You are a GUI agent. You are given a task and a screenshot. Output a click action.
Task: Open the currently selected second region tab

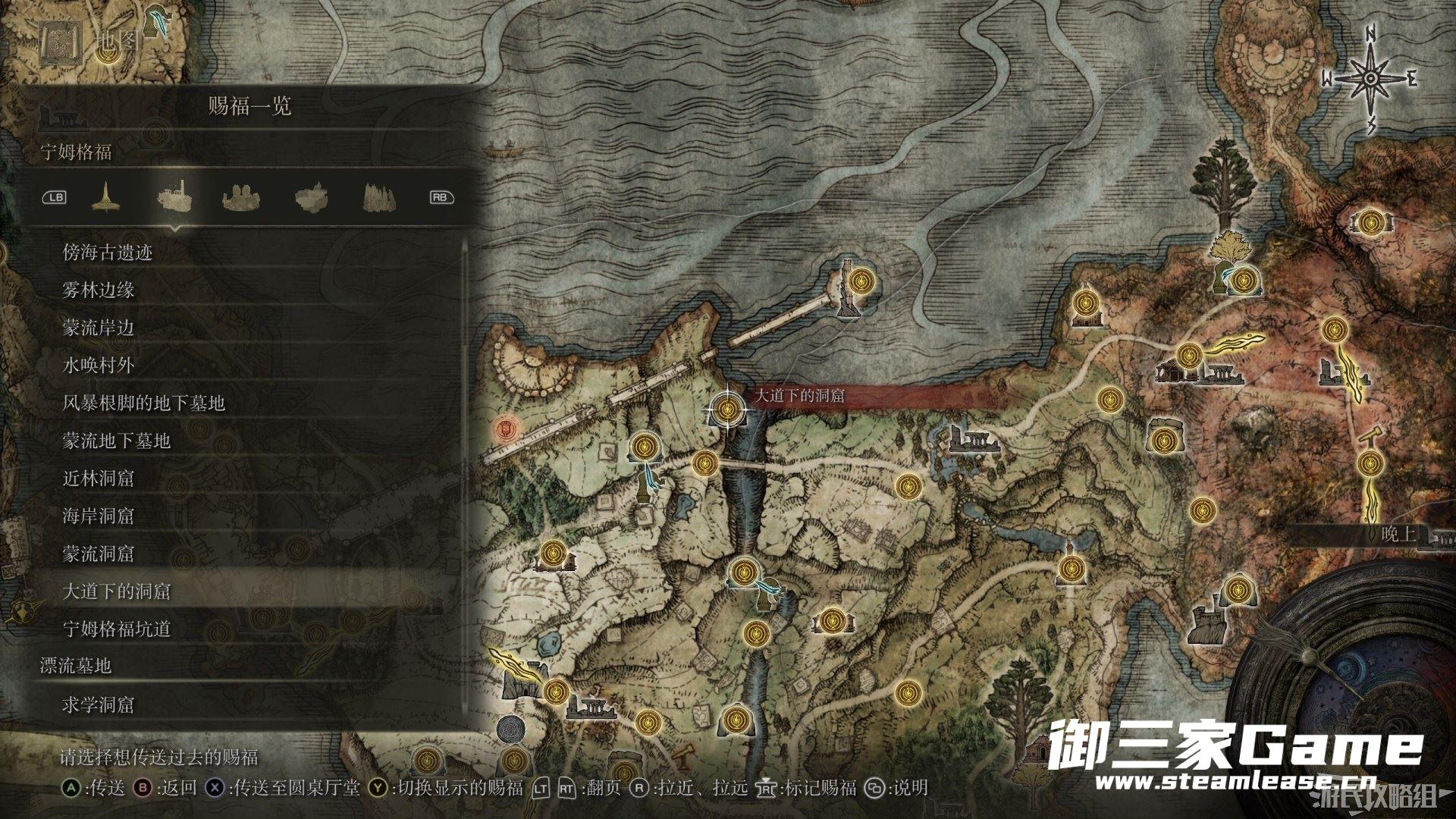click(174, 197)
